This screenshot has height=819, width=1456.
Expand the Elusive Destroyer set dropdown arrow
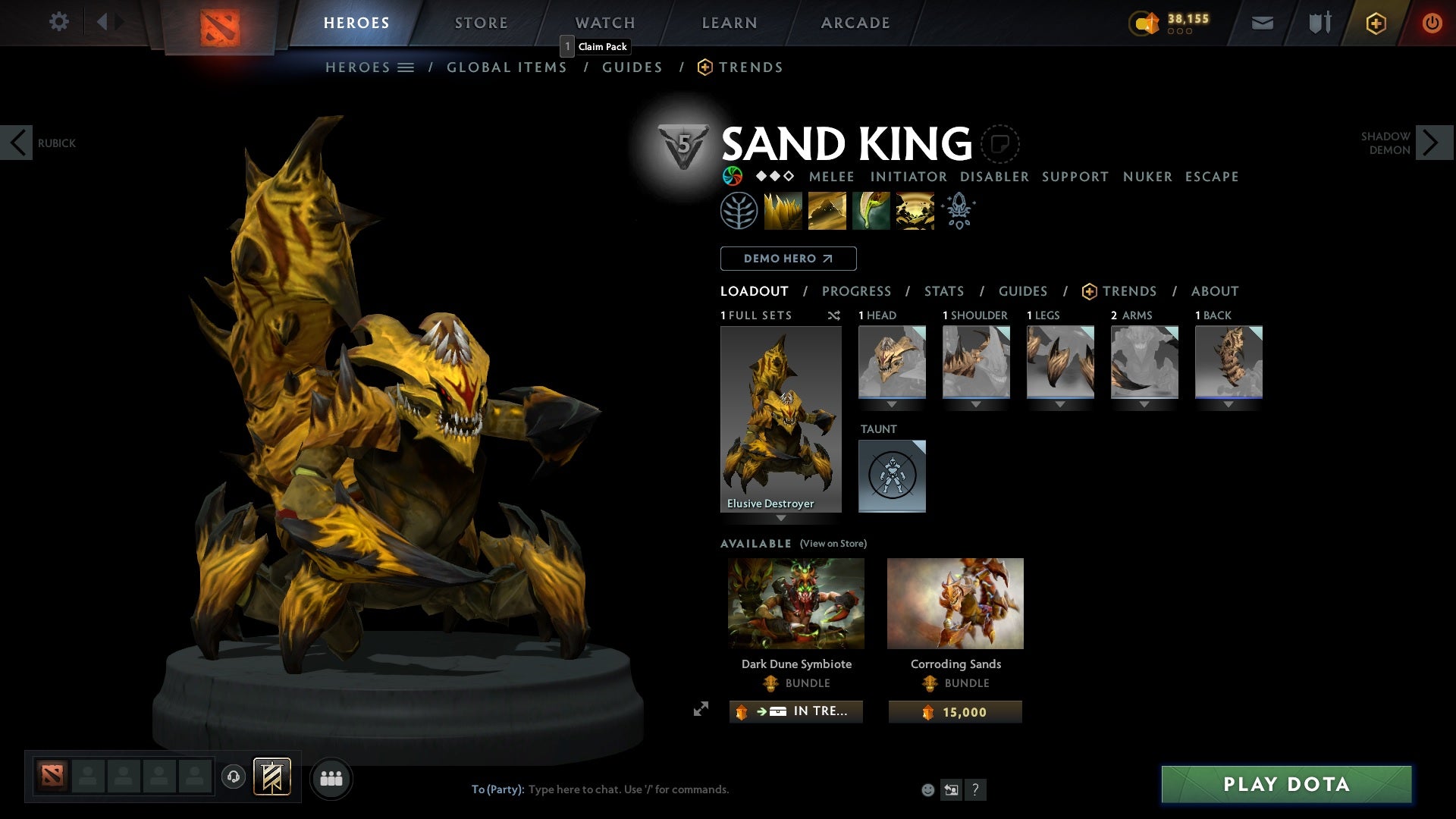(780, 519)
